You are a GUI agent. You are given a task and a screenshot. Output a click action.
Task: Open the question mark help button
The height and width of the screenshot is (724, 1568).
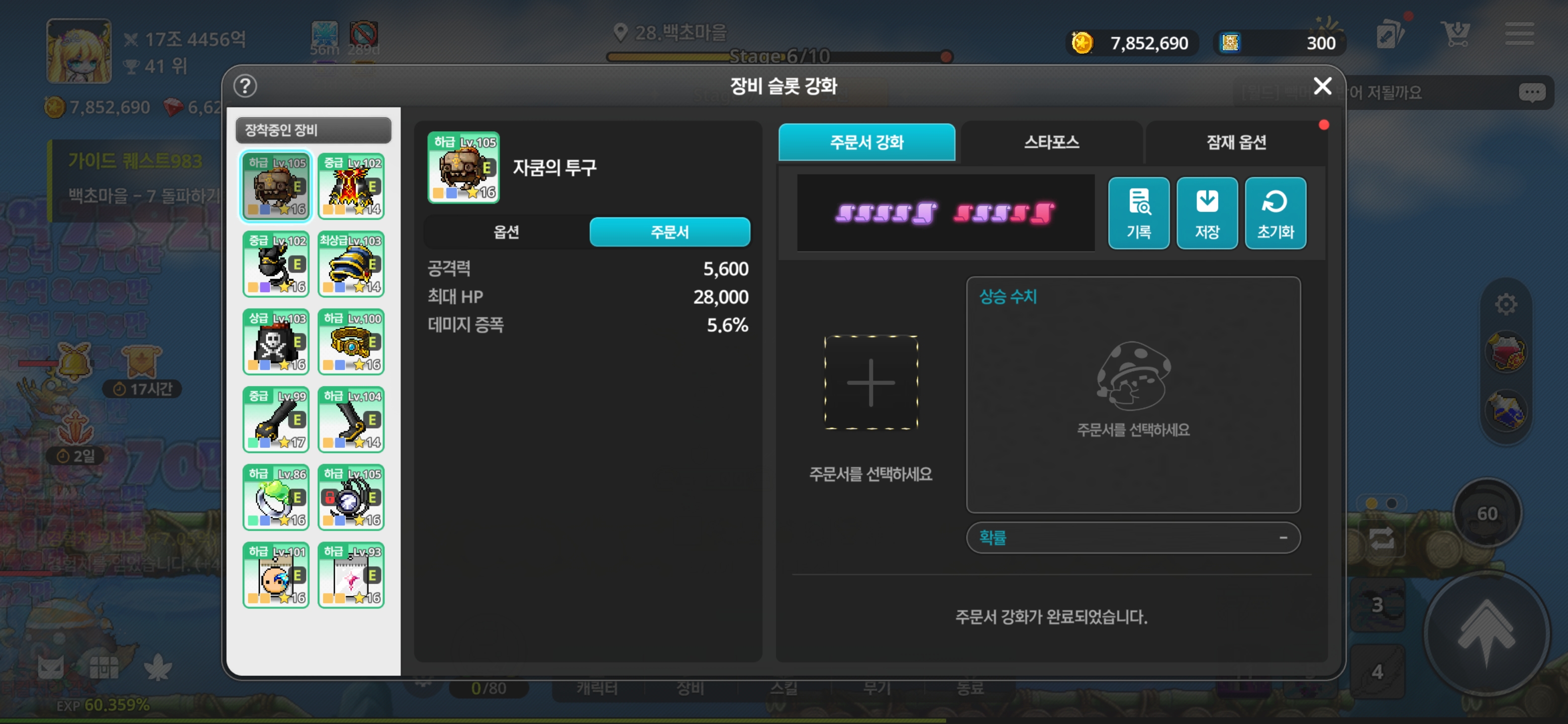tap(245, 86)
